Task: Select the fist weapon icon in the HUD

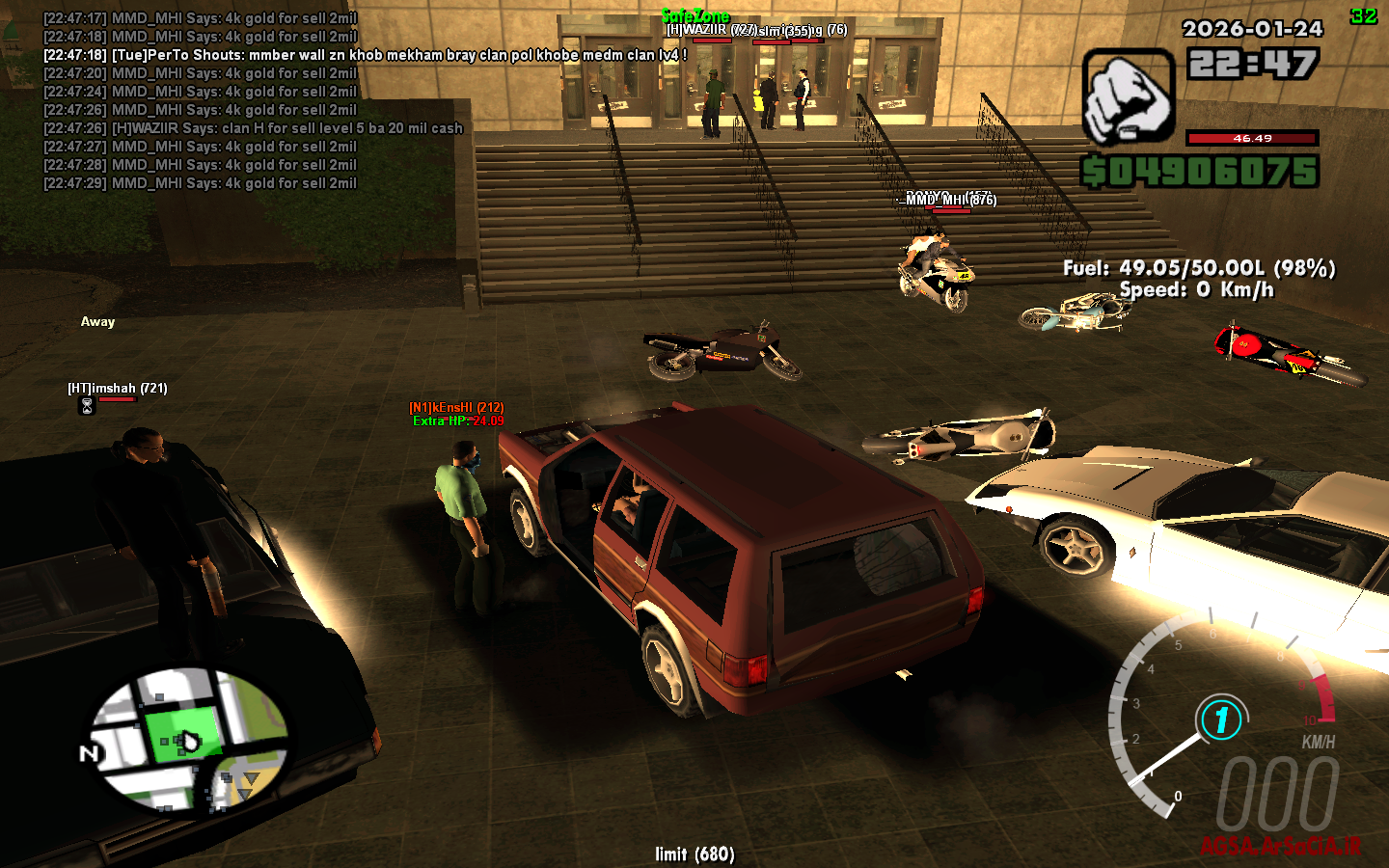Action: pyautogui.click(x=1127, y=98)
